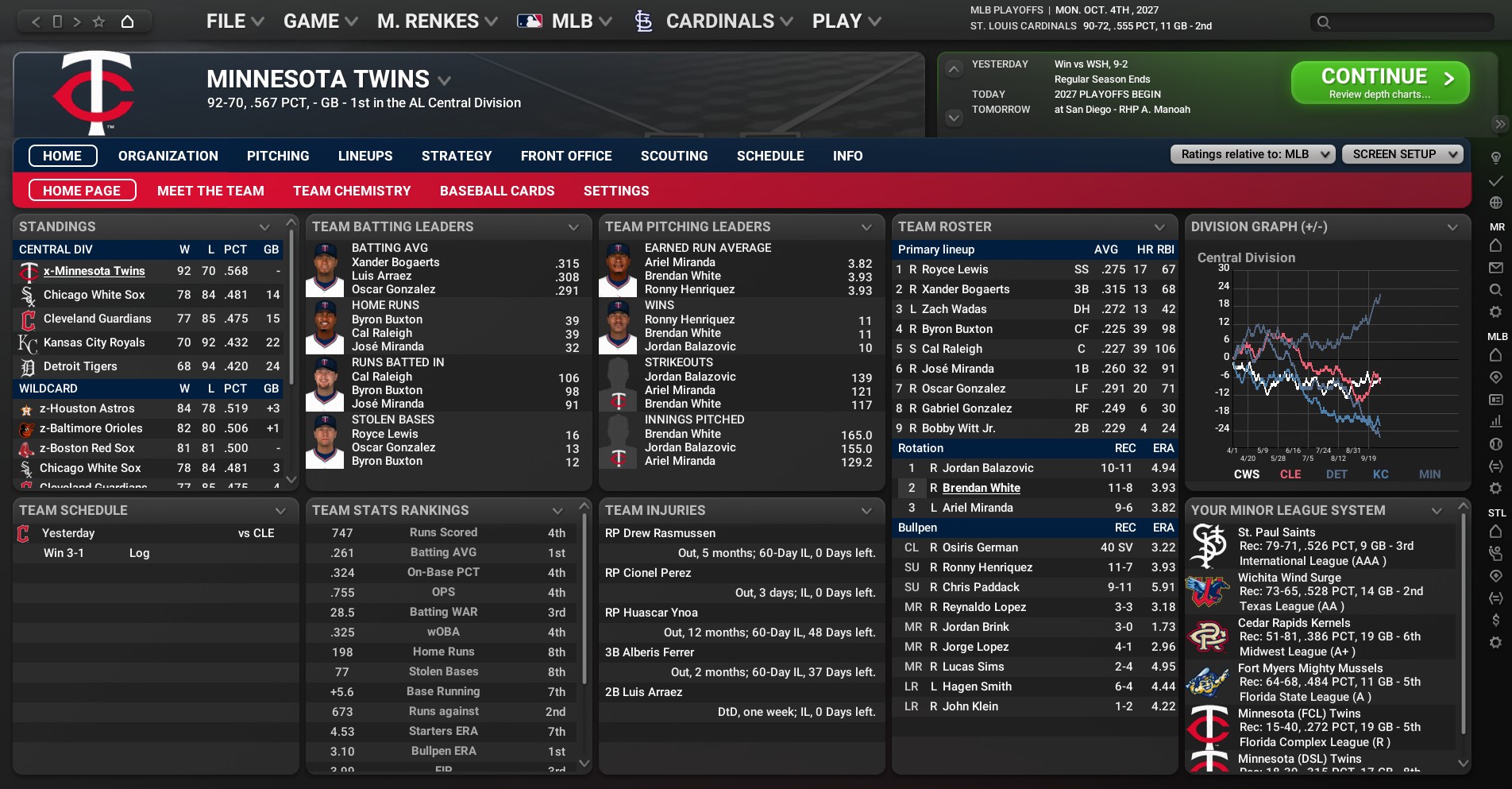Open the Chicago White Sox standings row
Screen dimensions: 1512x789
coord(94,295)
